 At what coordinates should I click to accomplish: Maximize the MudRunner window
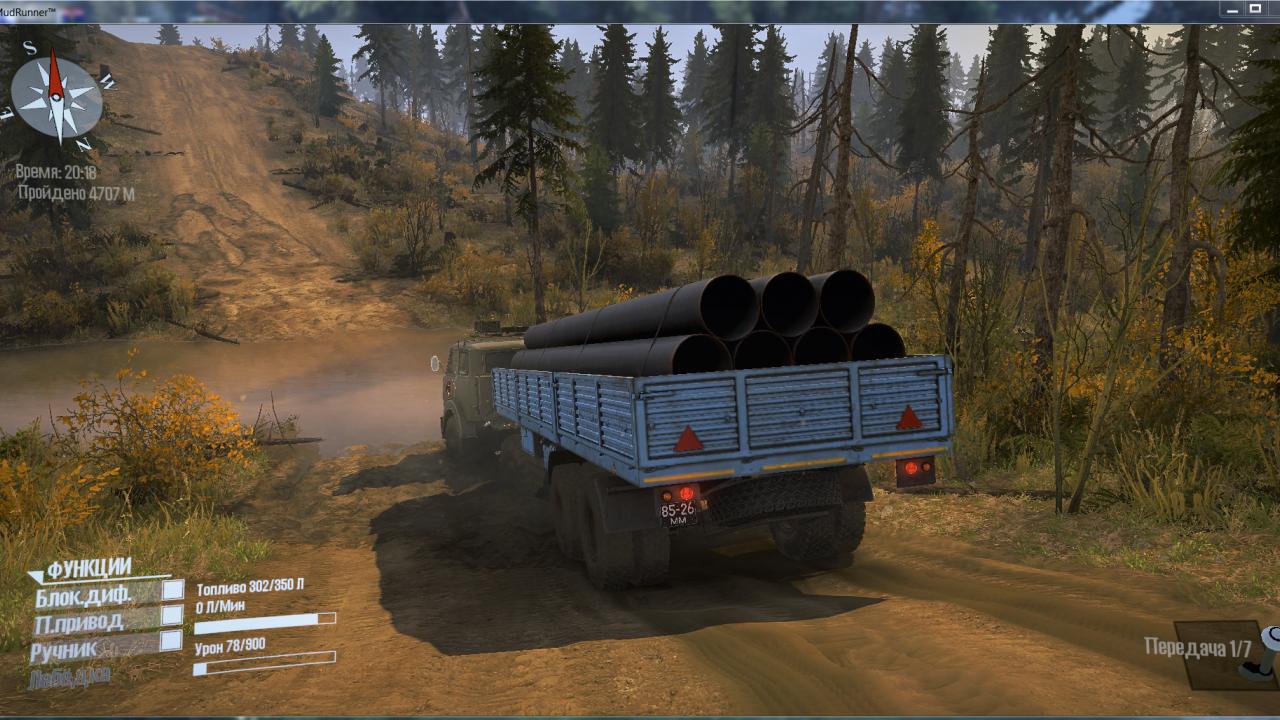point(1255,9)
